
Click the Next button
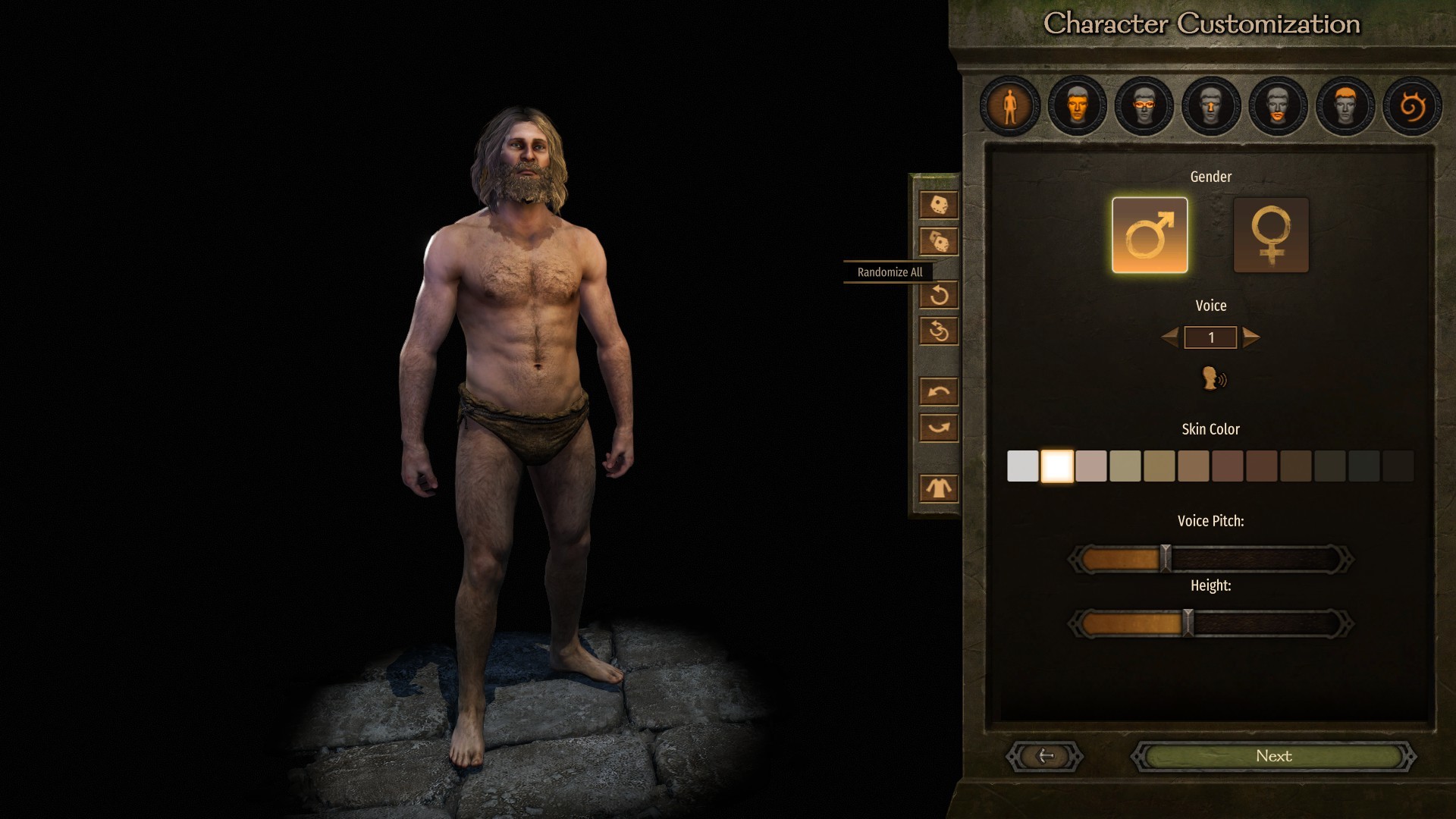[x=1273, y=756]
